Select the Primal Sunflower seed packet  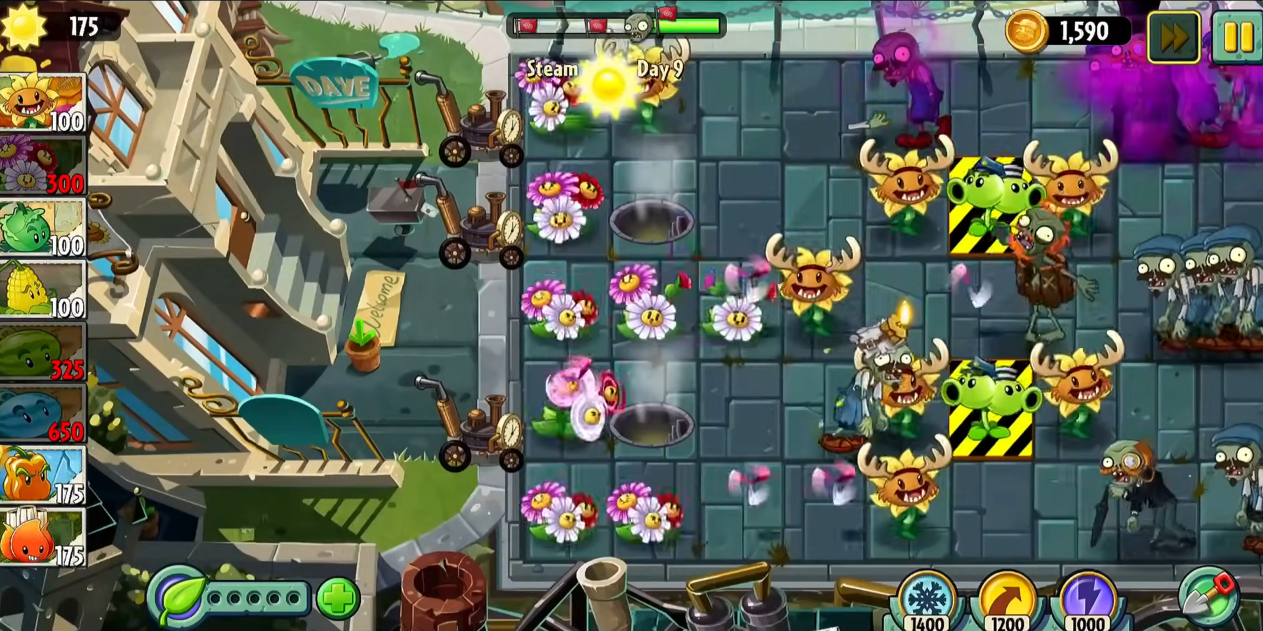[42, 103]
